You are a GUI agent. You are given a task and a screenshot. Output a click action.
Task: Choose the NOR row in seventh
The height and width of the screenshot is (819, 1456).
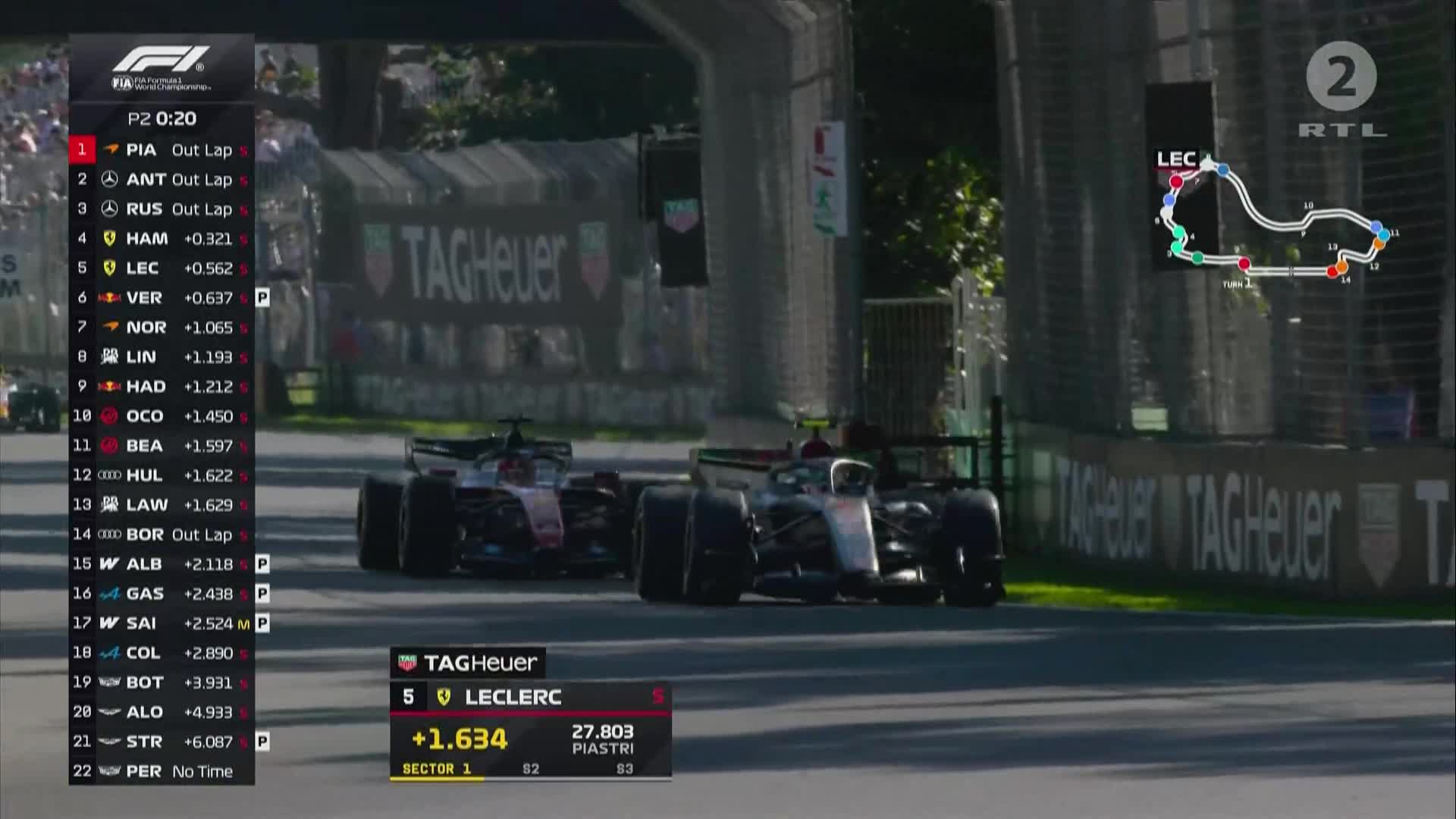point(162,328)
